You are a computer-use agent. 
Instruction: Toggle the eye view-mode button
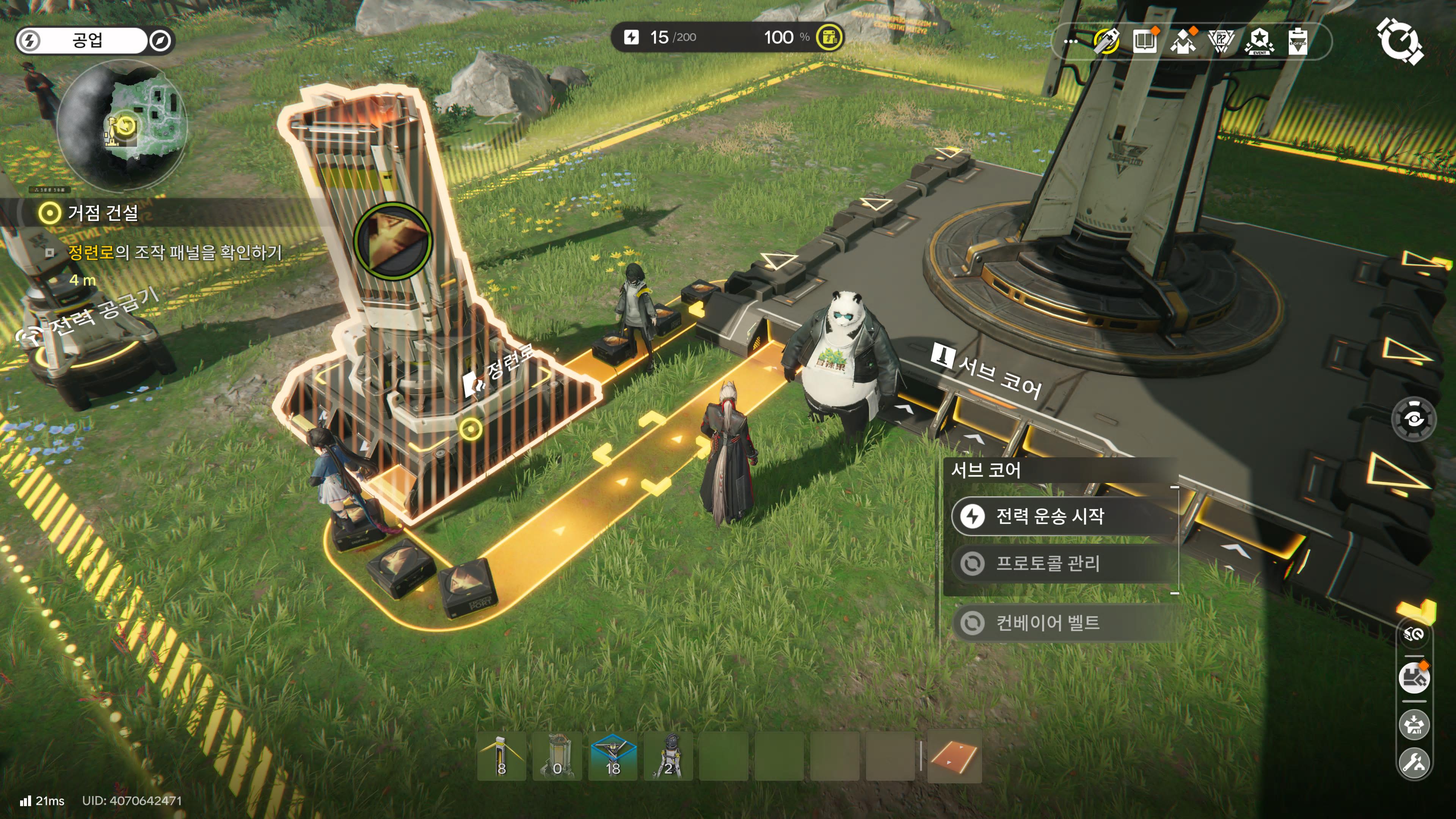(x=1414, y=419)
